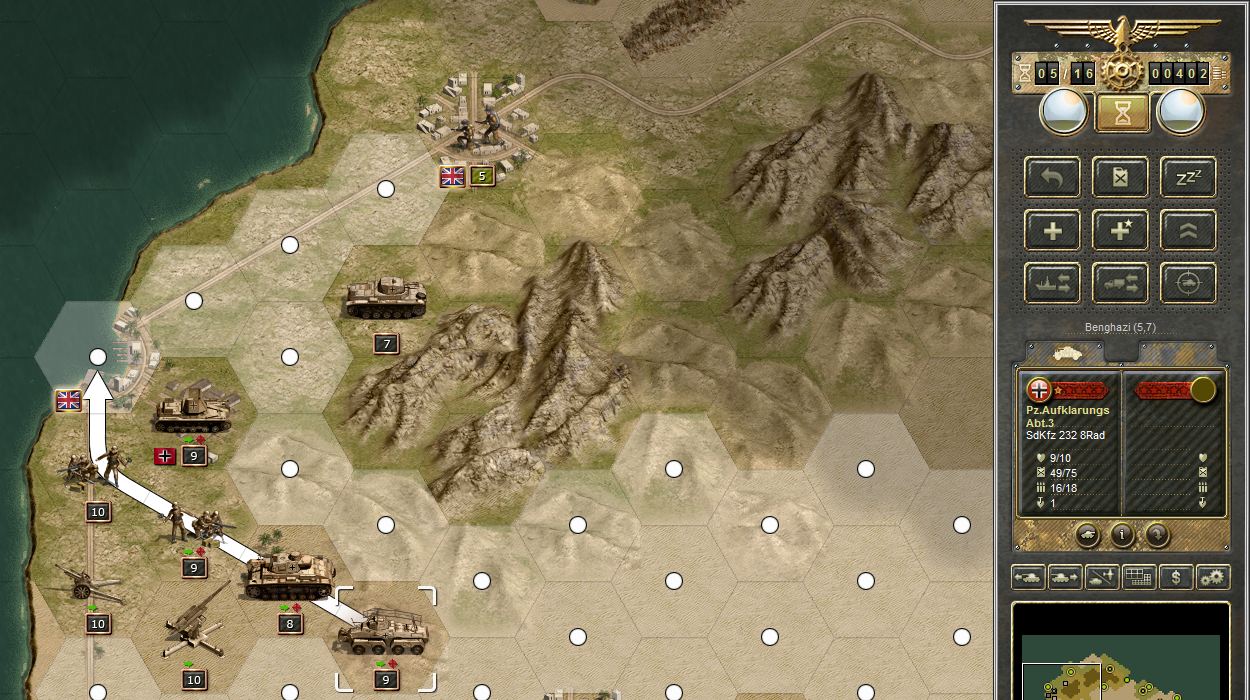This screenshot has width=1250, height=700.
Task: Select the previous unit with the left-arrow tank button
Action: (1028, 577)
